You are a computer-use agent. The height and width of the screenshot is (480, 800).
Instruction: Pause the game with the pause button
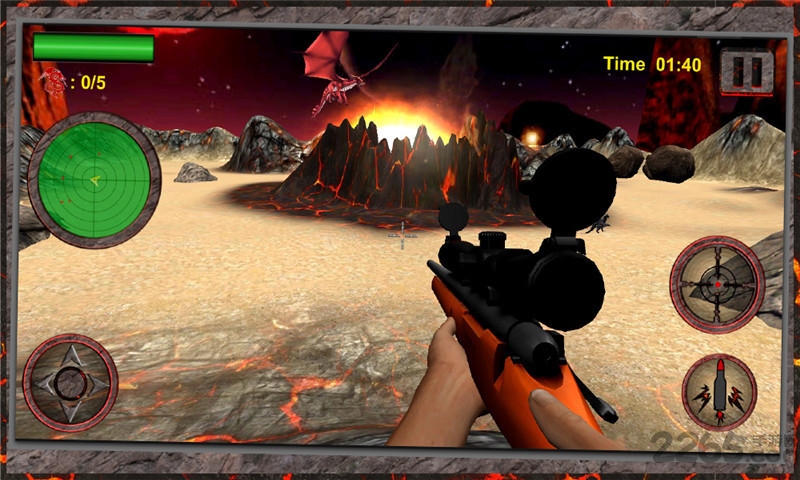point(747,72)
